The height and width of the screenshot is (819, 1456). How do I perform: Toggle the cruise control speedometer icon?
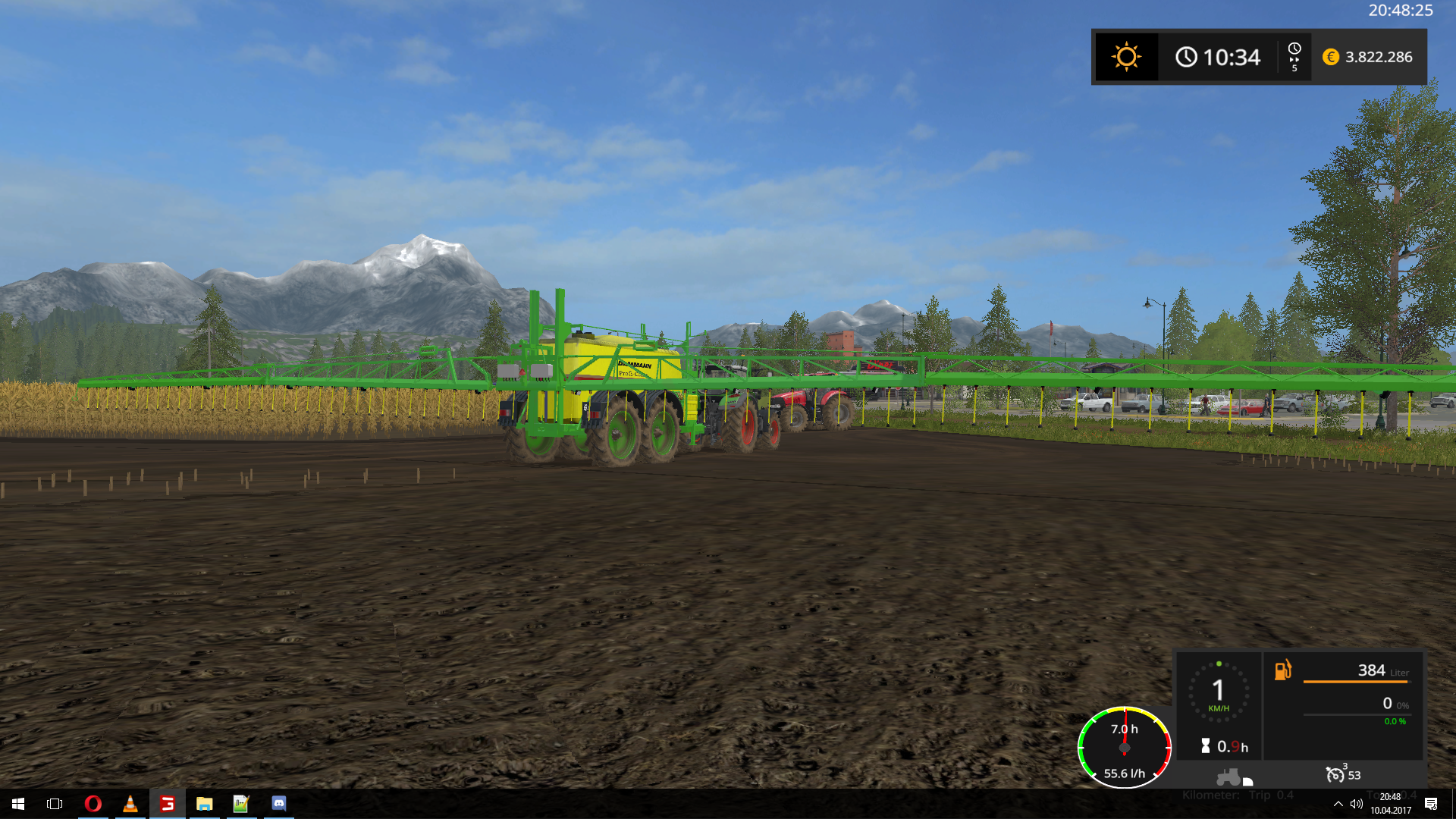1335,774
